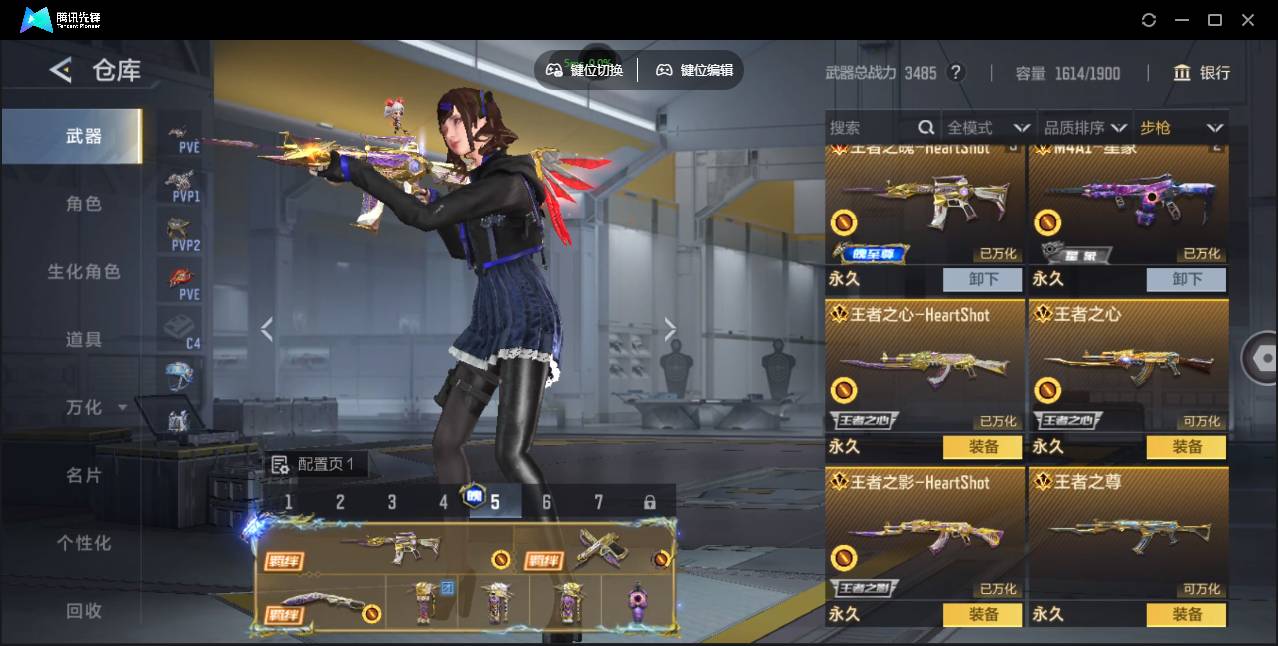This screenshot has height=646, width=1278.
Task: Unequip the M4A1 星象 rifle
Action: tap(1186, 279)
